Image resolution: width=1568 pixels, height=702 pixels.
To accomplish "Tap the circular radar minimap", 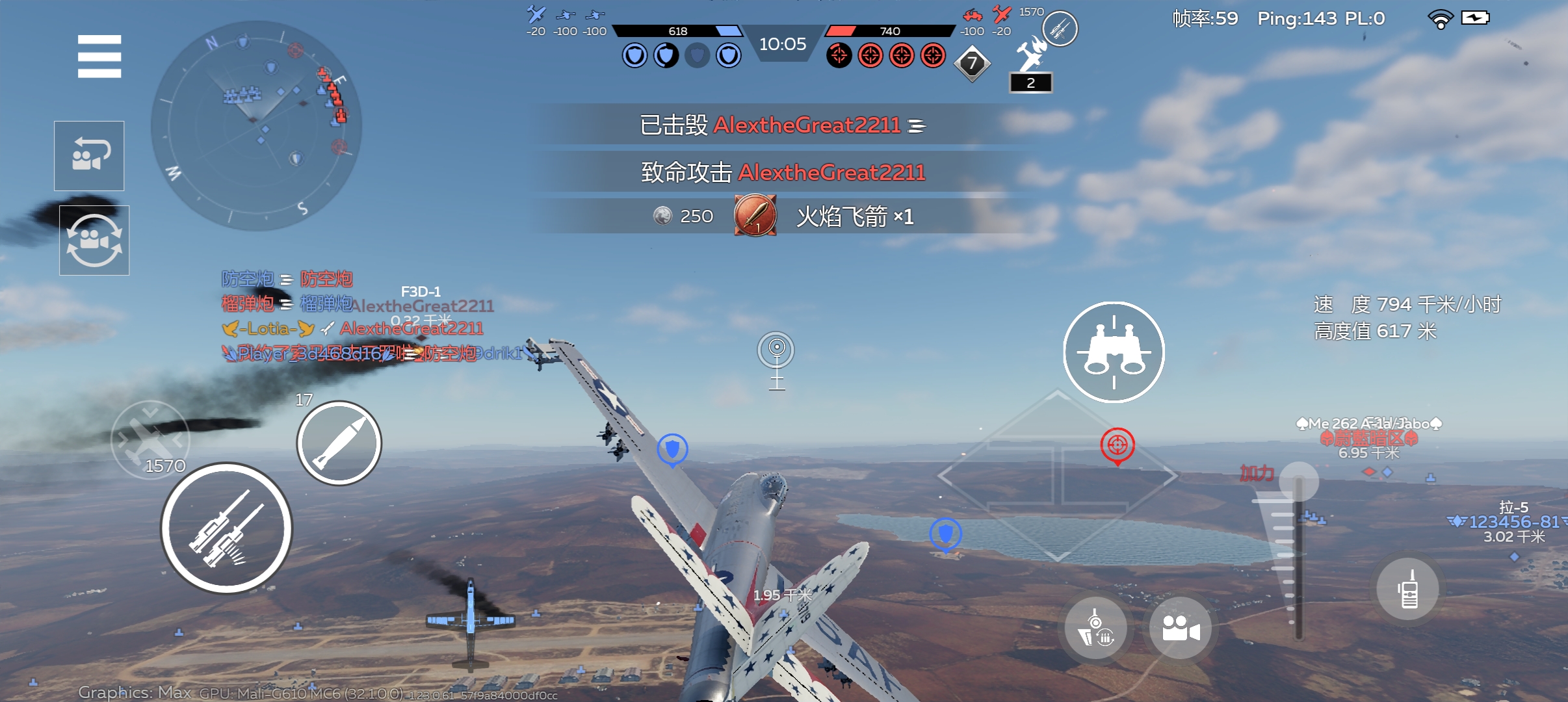I will click(x=256, y=125).
